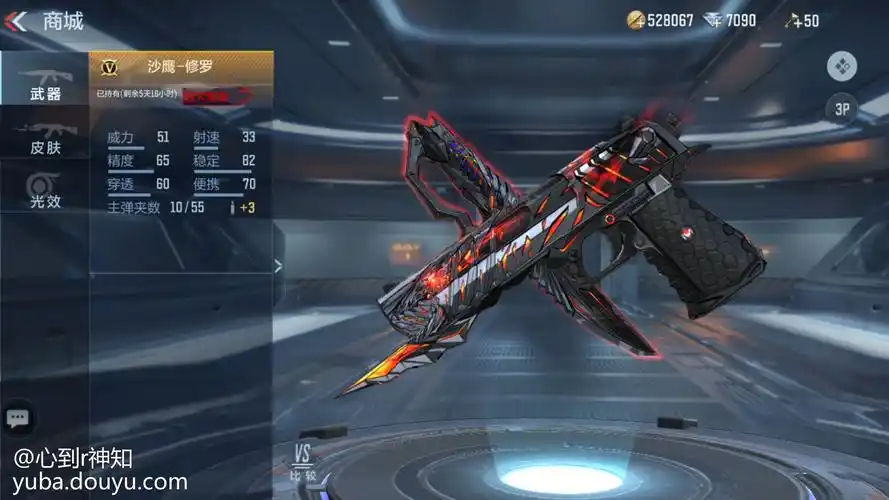The height and width of the screenshot is (500, 889).
Task: Click the round four-diamond view button
Action: pos(842,67)
